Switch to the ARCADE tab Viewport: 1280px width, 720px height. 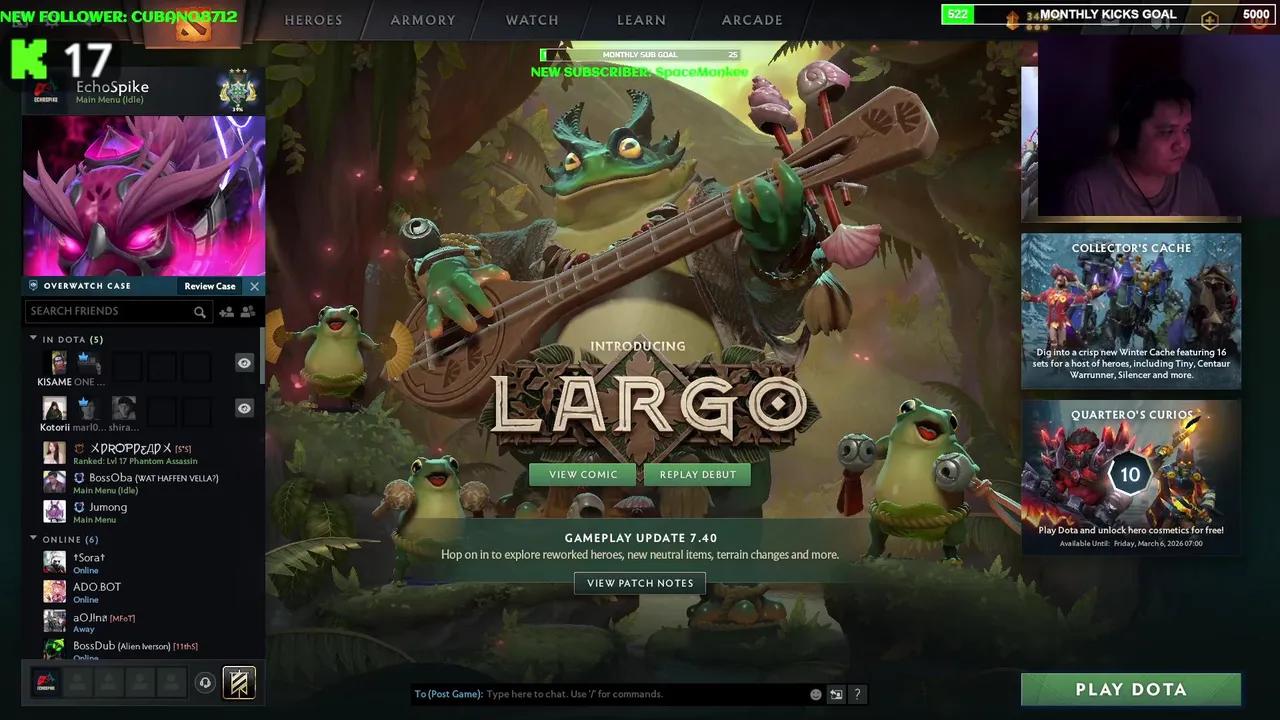[x=751, y=19]
